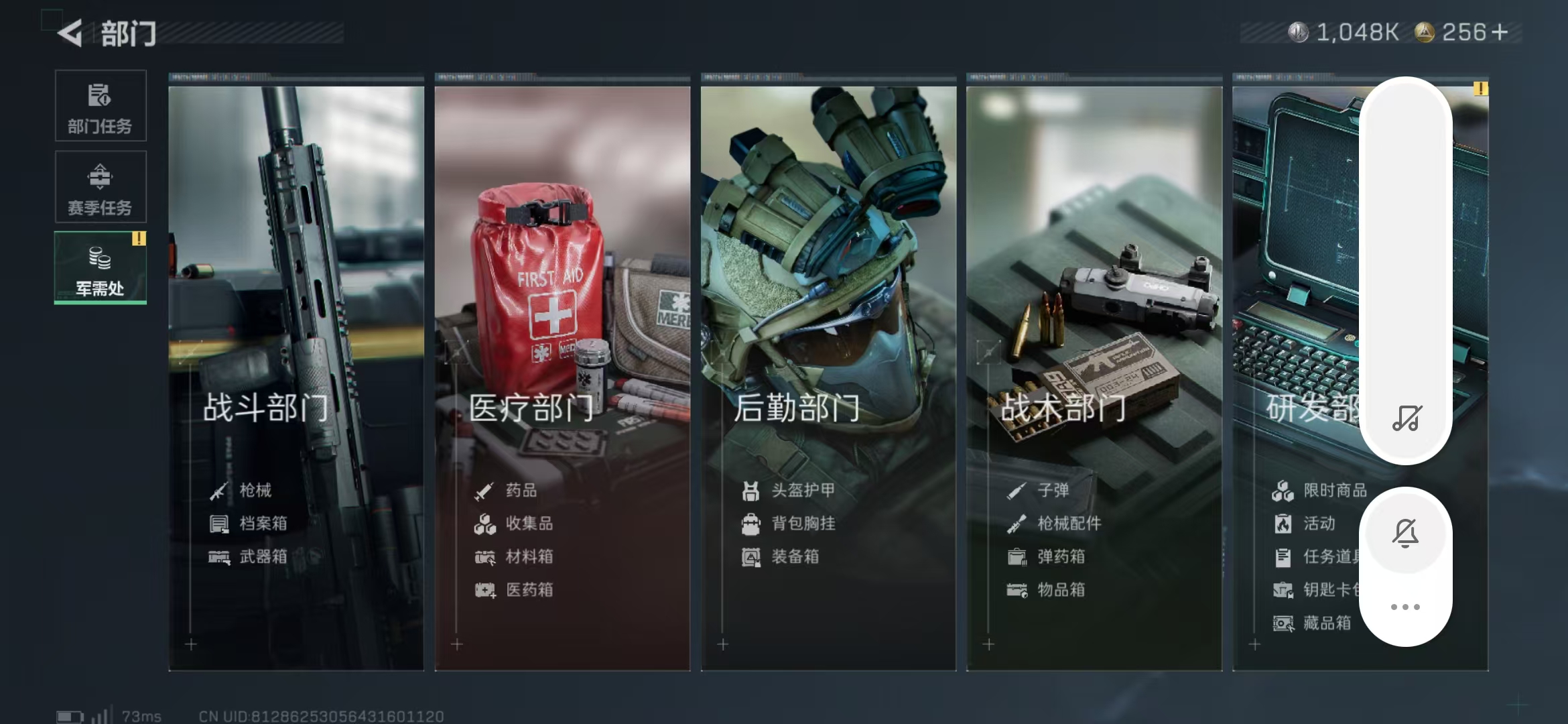
Task: Open the 限时商品 limited goods icon
Action: click(x=1282, y=489)
